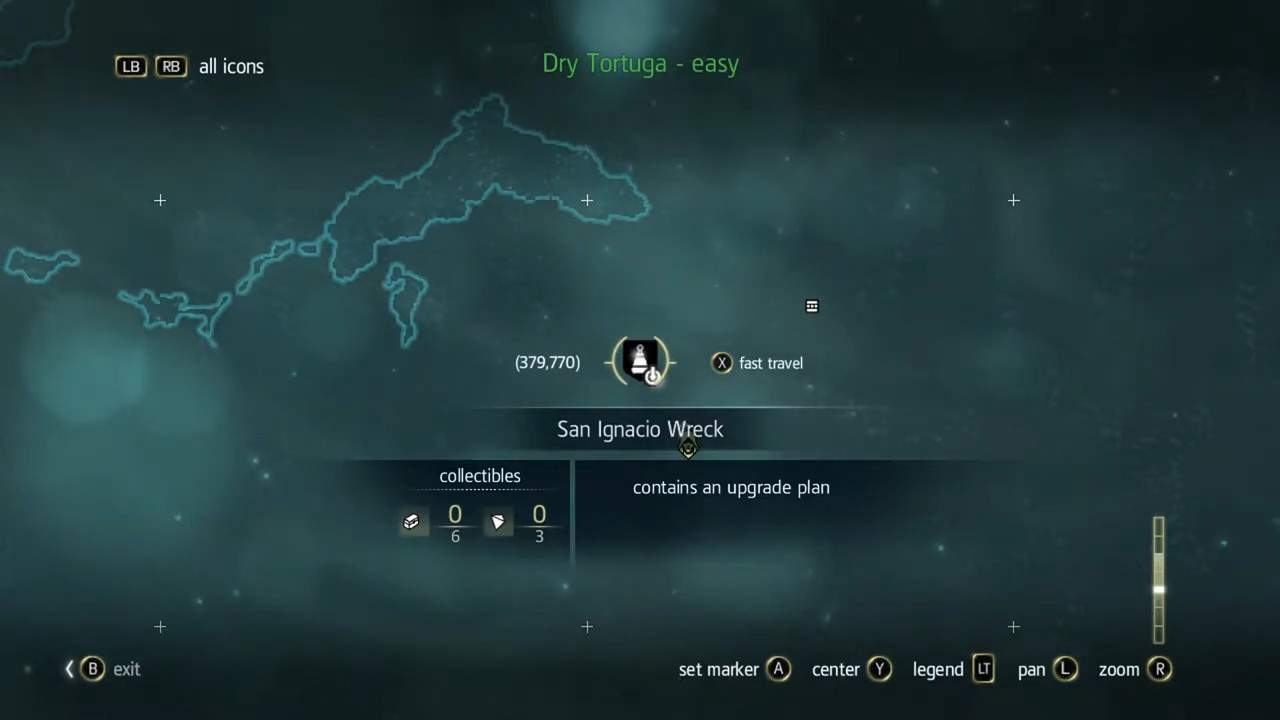Click the emblem icon below San Ignacio Wreck
The width and height of the screenshot is (1280, 720).
[688, 450]
